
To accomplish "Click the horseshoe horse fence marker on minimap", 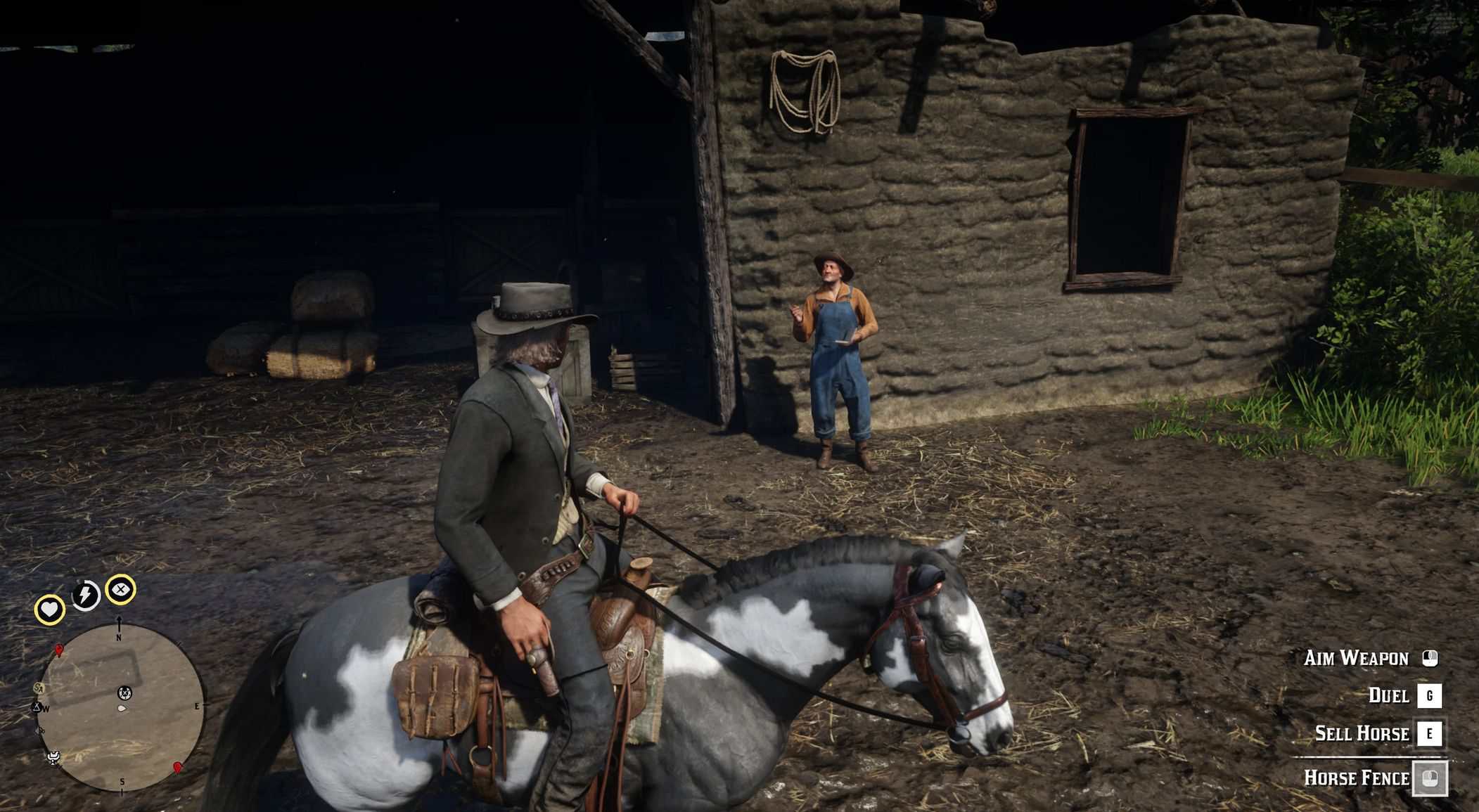I will (x=124, y=693).
